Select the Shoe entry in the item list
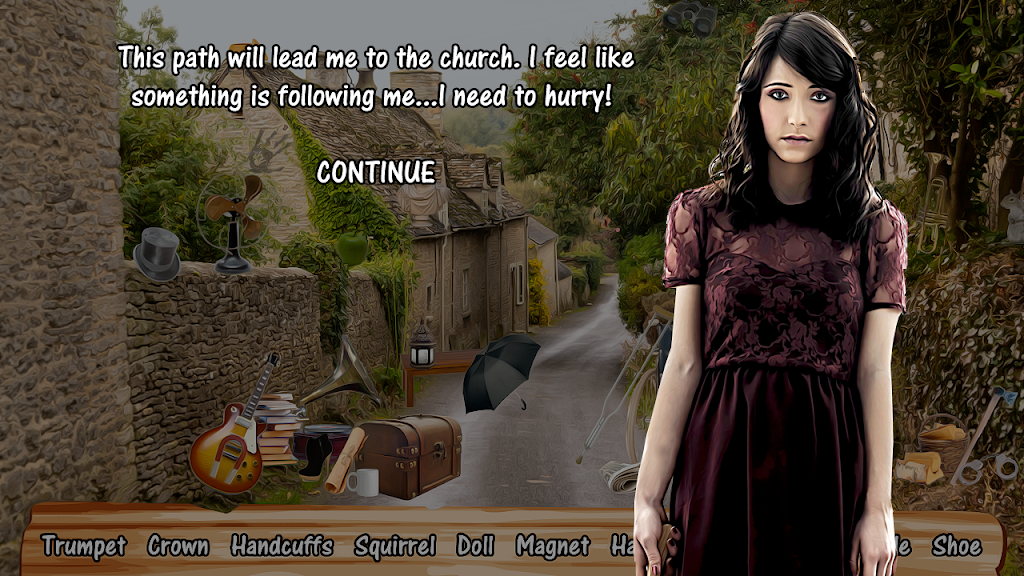The height and width of the screenshot is (576, 1024). (x=956, y=546)
